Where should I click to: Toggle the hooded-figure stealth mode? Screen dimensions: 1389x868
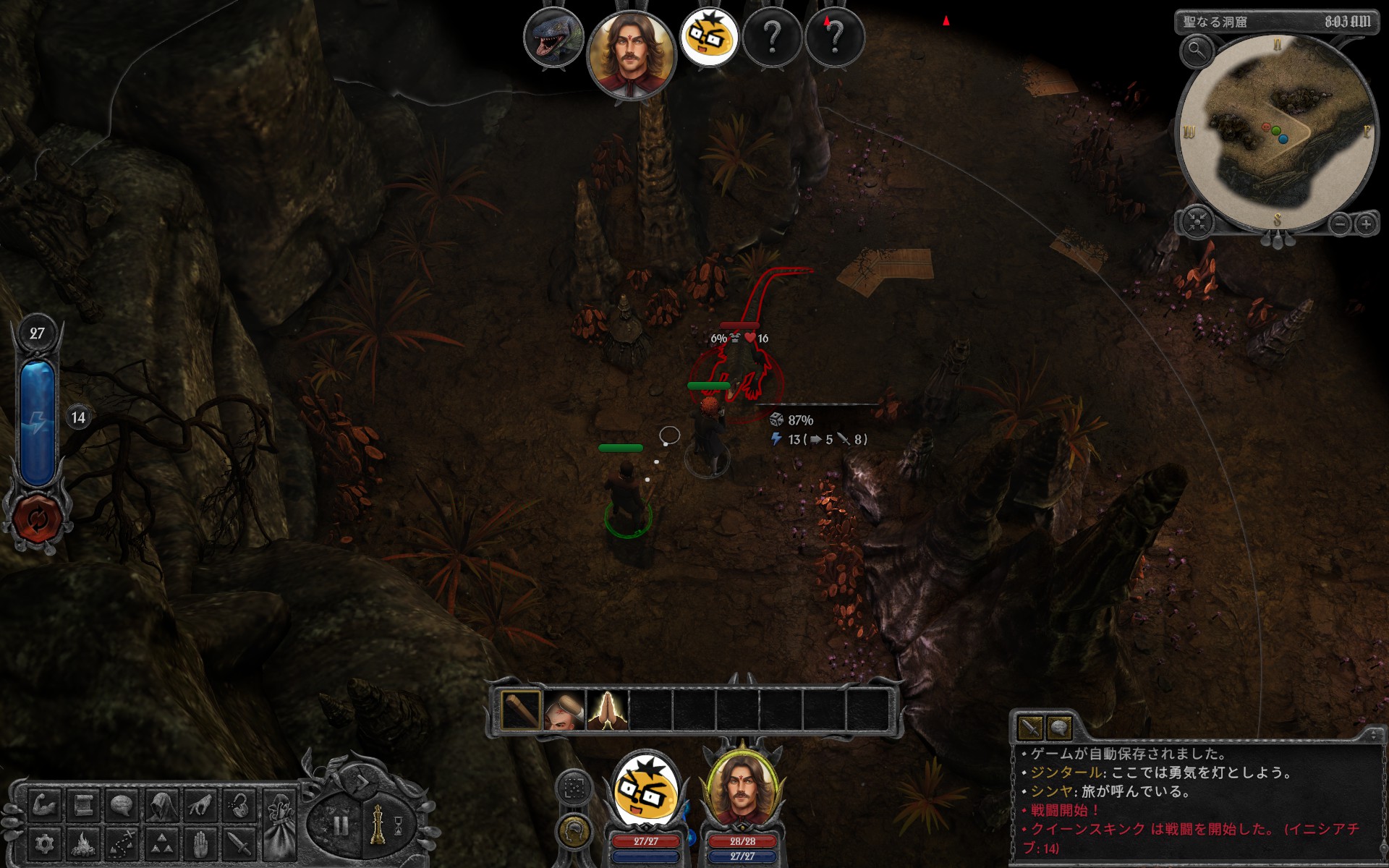[161, 805]
